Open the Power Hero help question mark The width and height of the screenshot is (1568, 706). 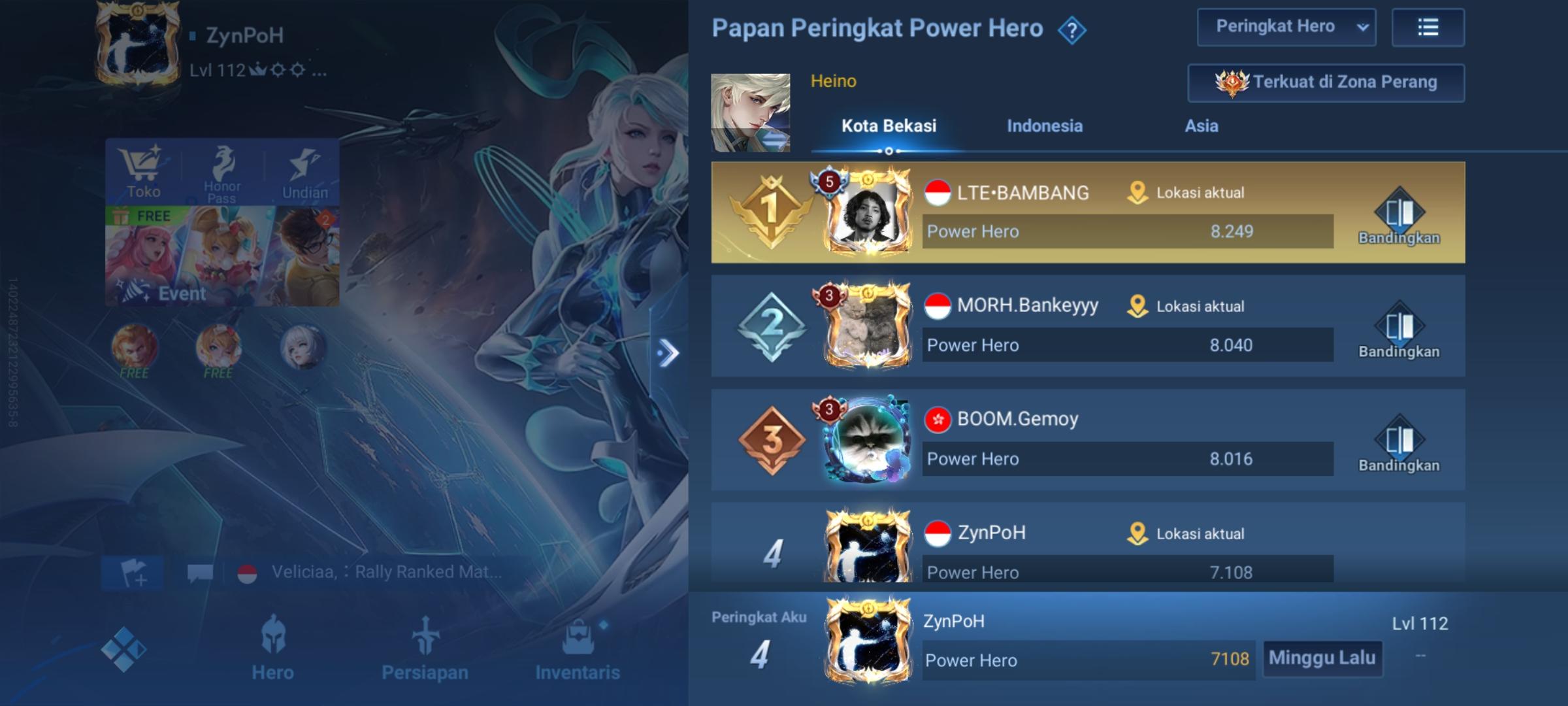(x=1070, y=28)
